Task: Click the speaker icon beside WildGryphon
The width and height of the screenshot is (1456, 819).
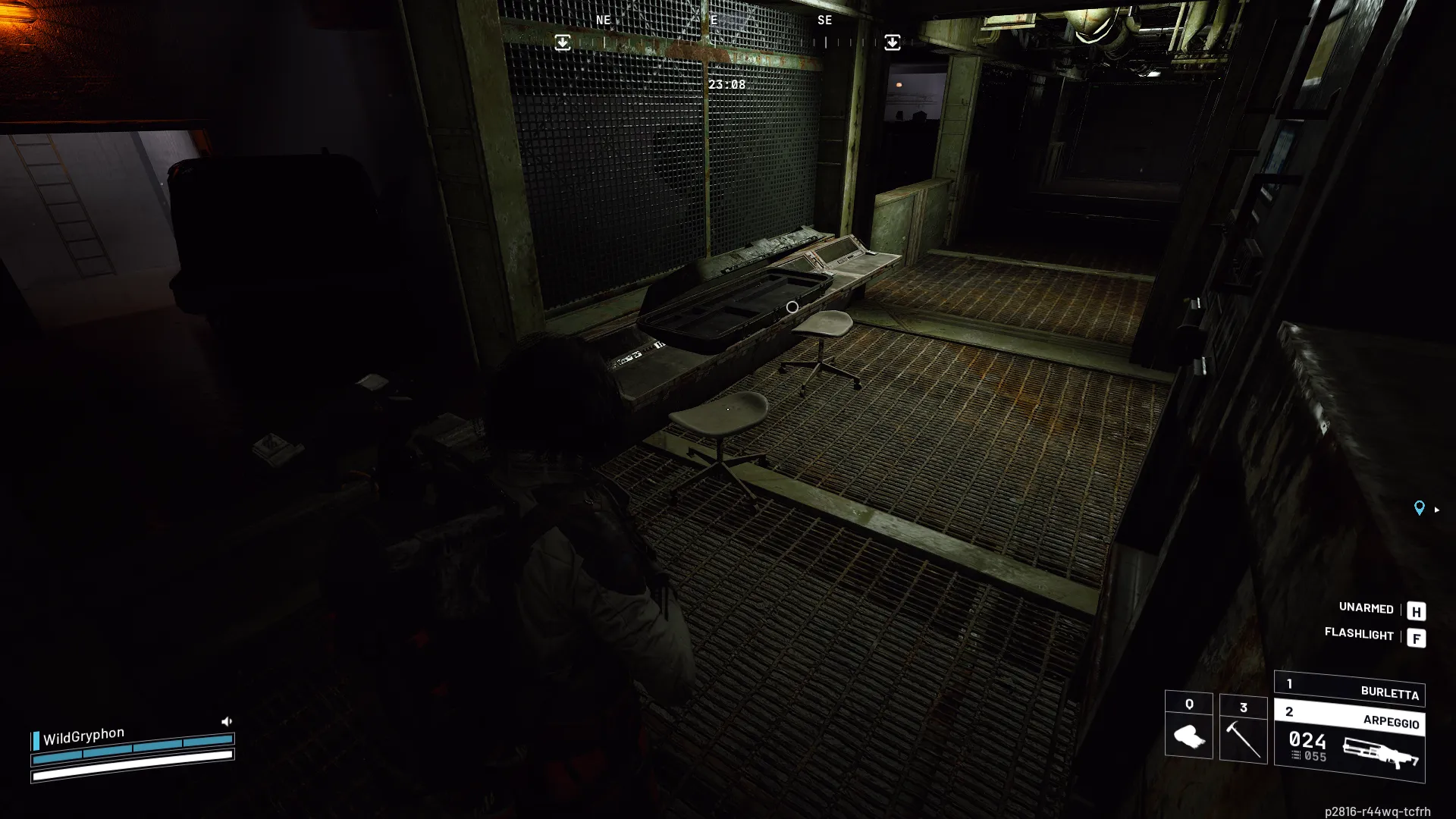Action: click(x=226, y=721)
